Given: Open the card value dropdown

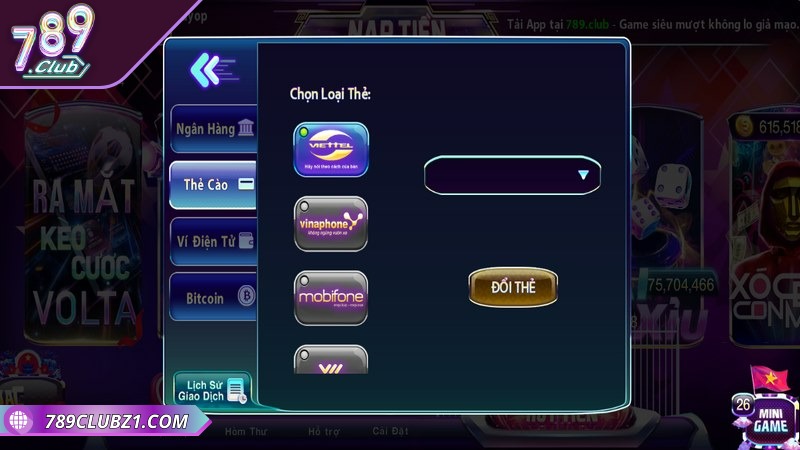Looking at the screenshot, I should tap(513, 175).
